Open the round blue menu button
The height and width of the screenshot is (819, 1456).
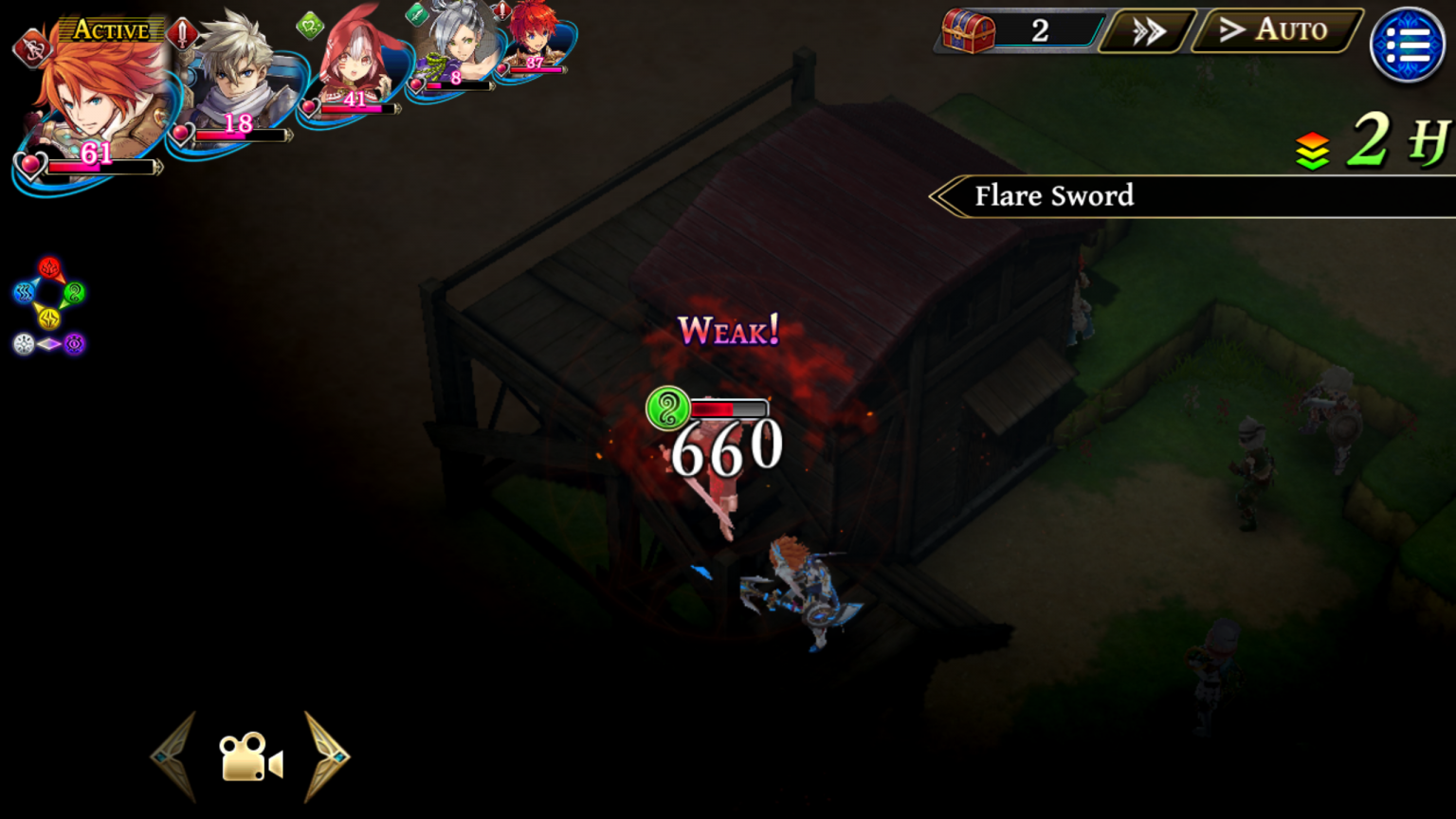click(x=1408, y=45)
